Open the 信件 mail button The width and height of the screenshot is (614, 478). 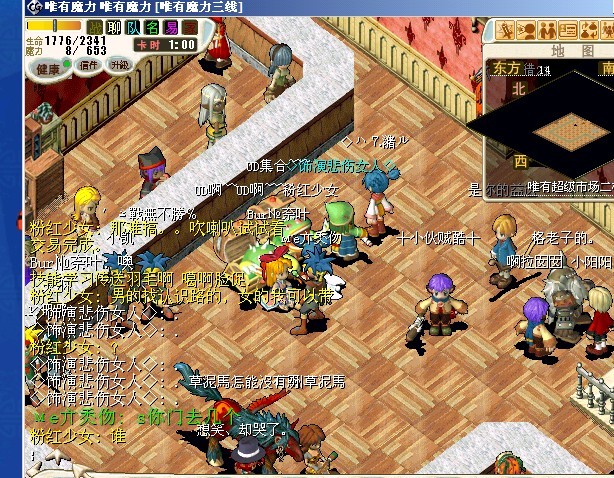[89, 66]
